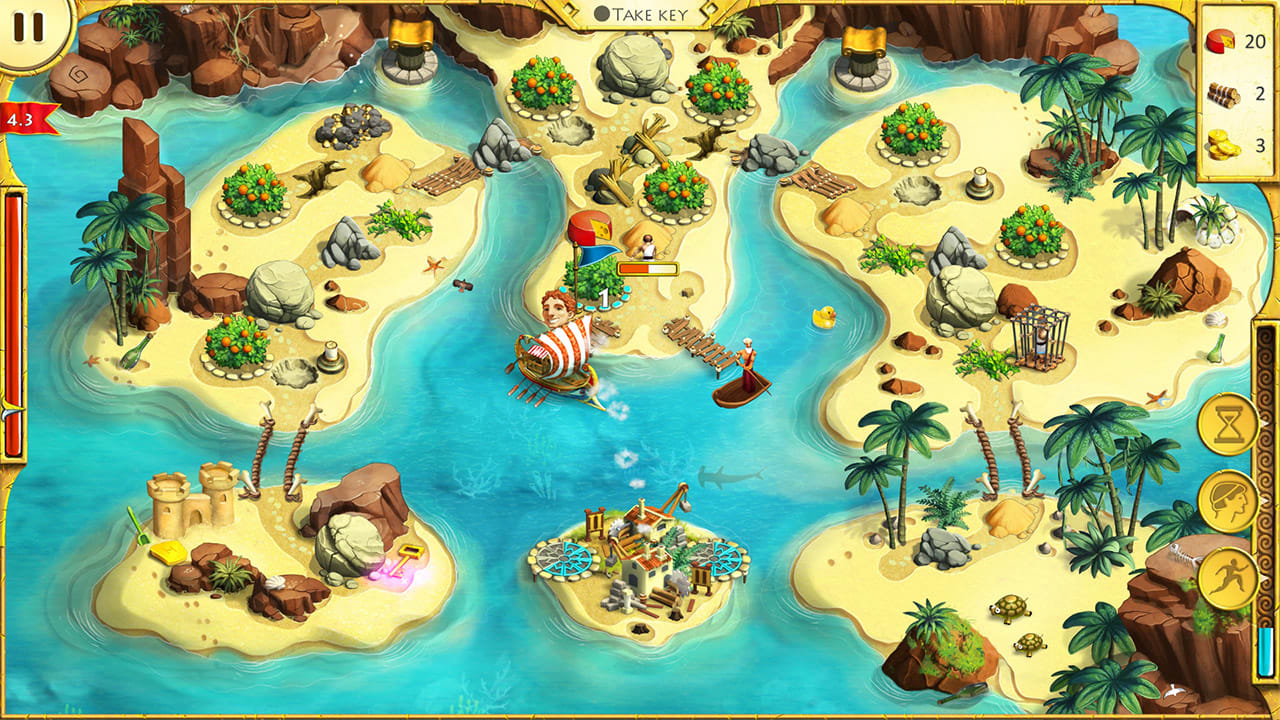Click the rubber duck in the water

[822, 316]
